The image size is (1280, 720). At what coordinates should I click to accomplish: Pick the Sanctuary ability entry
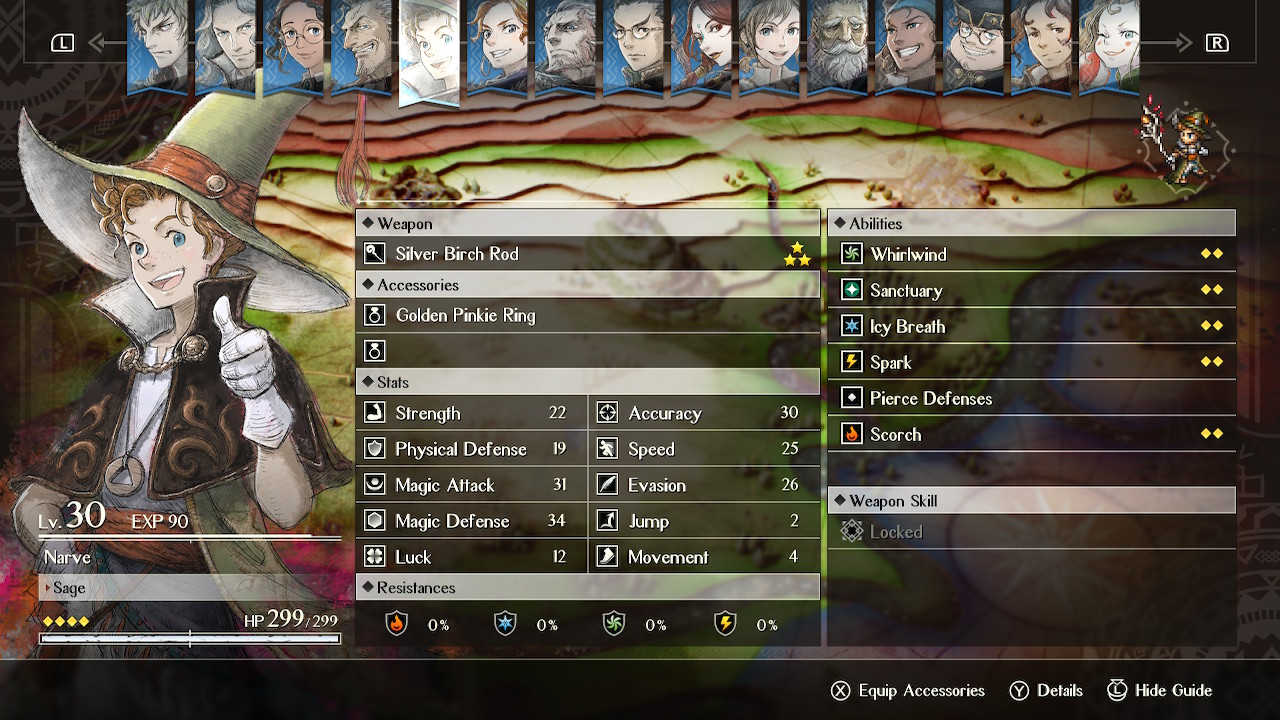(x=1031, y=290)
